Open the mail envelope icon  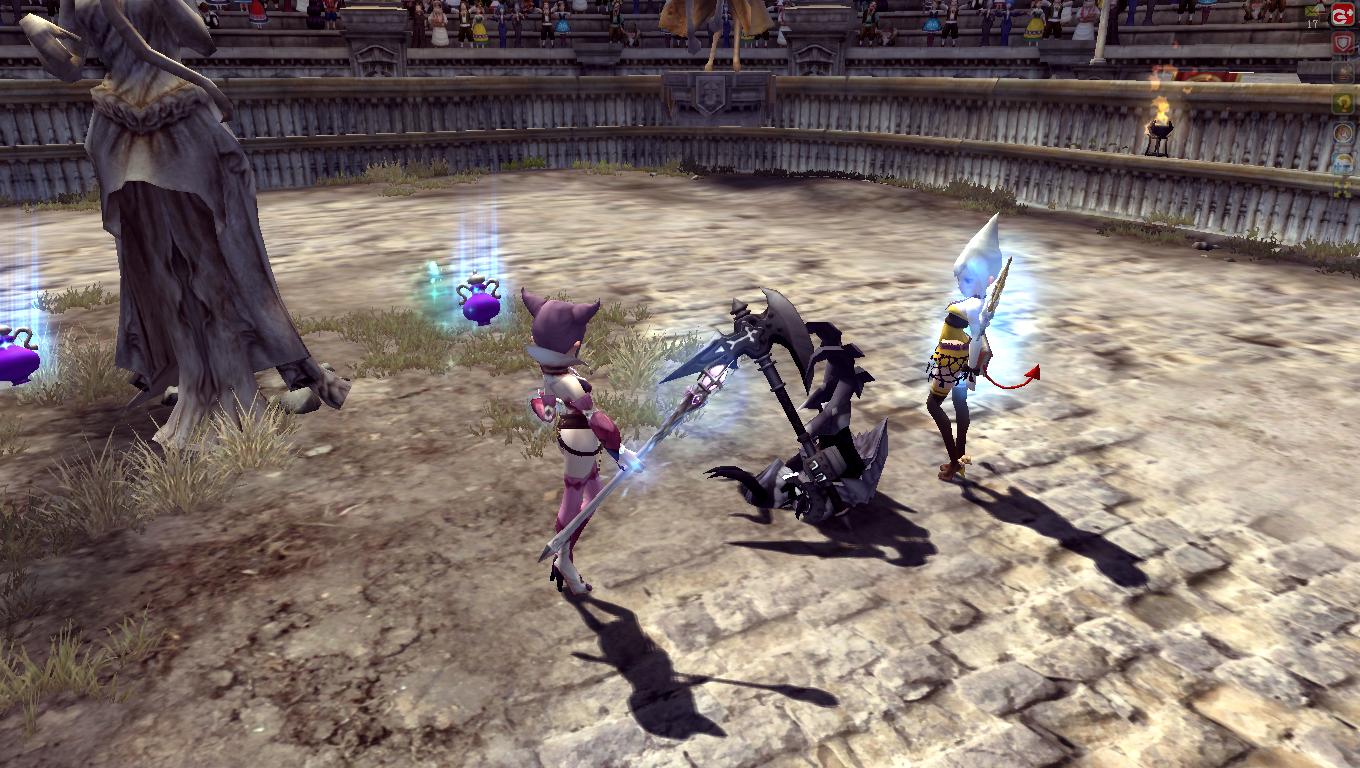pyautogui.click(x=1343, y=74)
